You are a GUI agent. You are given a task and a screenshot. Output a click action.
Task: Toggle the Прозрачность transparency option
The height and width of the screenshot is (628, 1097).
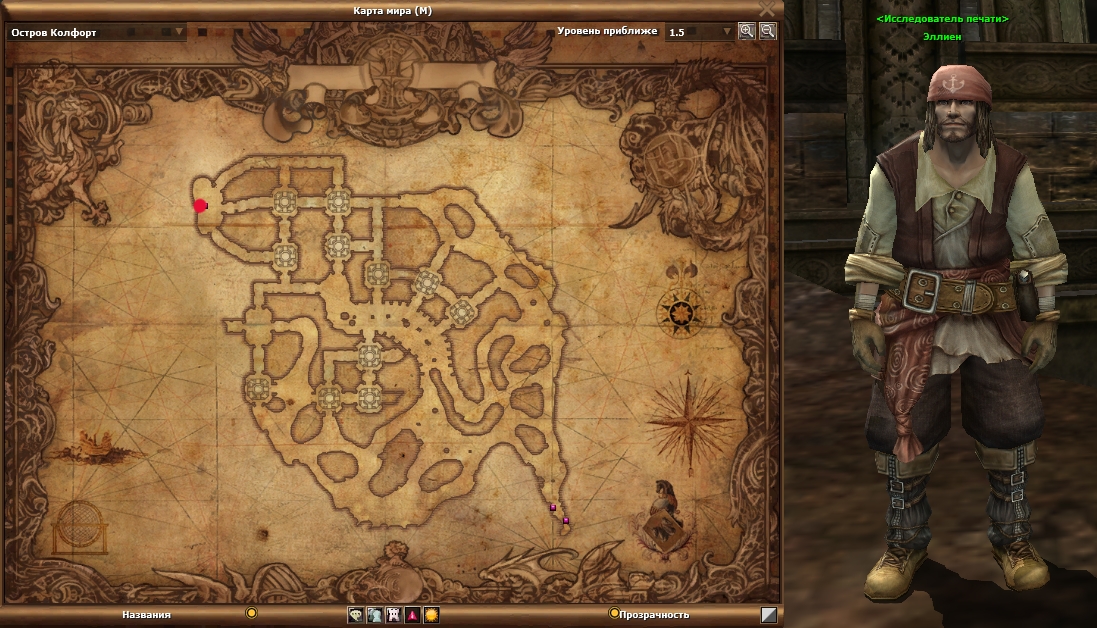point(614,614)
